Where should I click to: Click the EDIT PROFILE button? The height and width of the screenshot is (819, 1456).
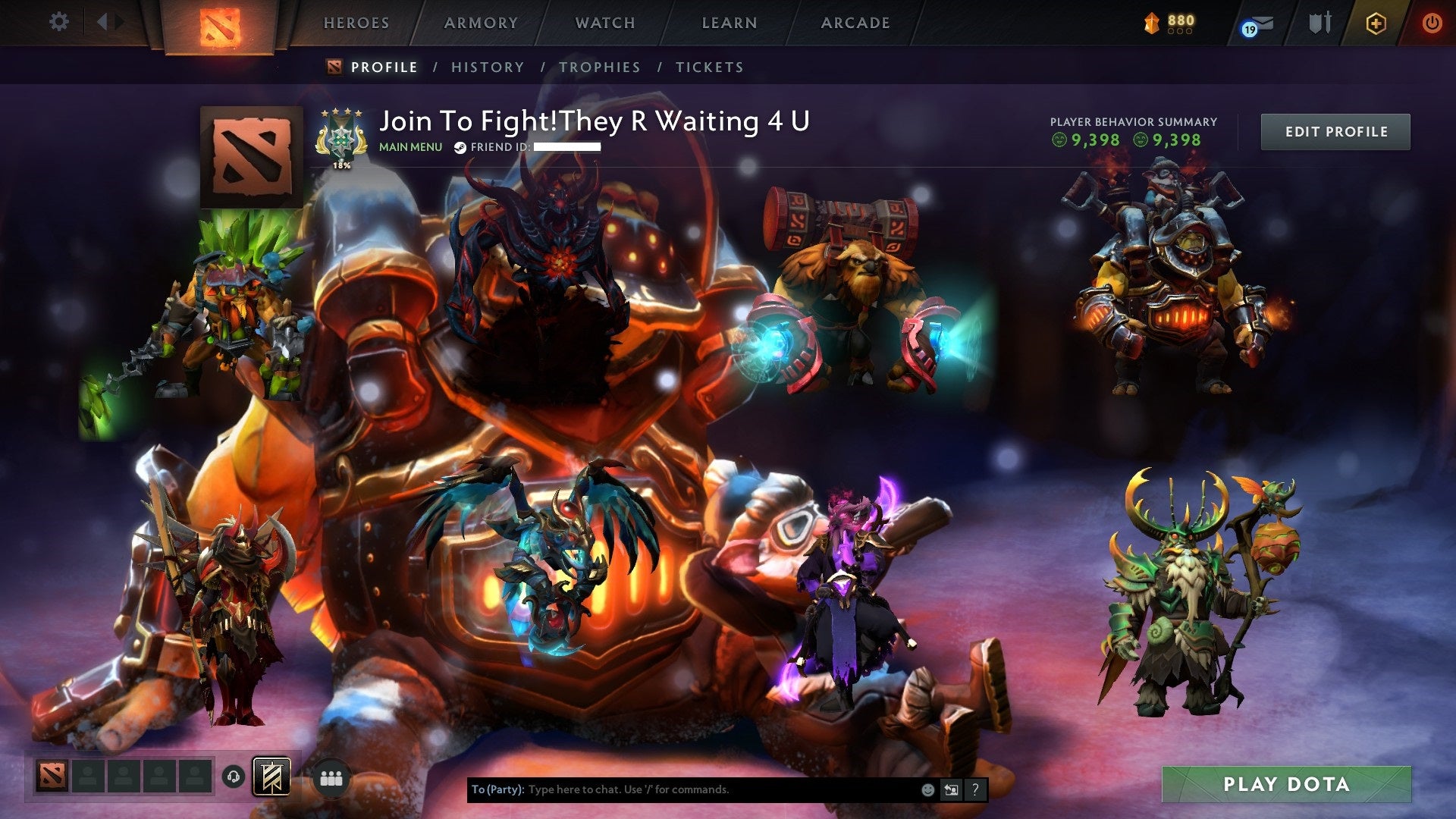(1335, 130)
